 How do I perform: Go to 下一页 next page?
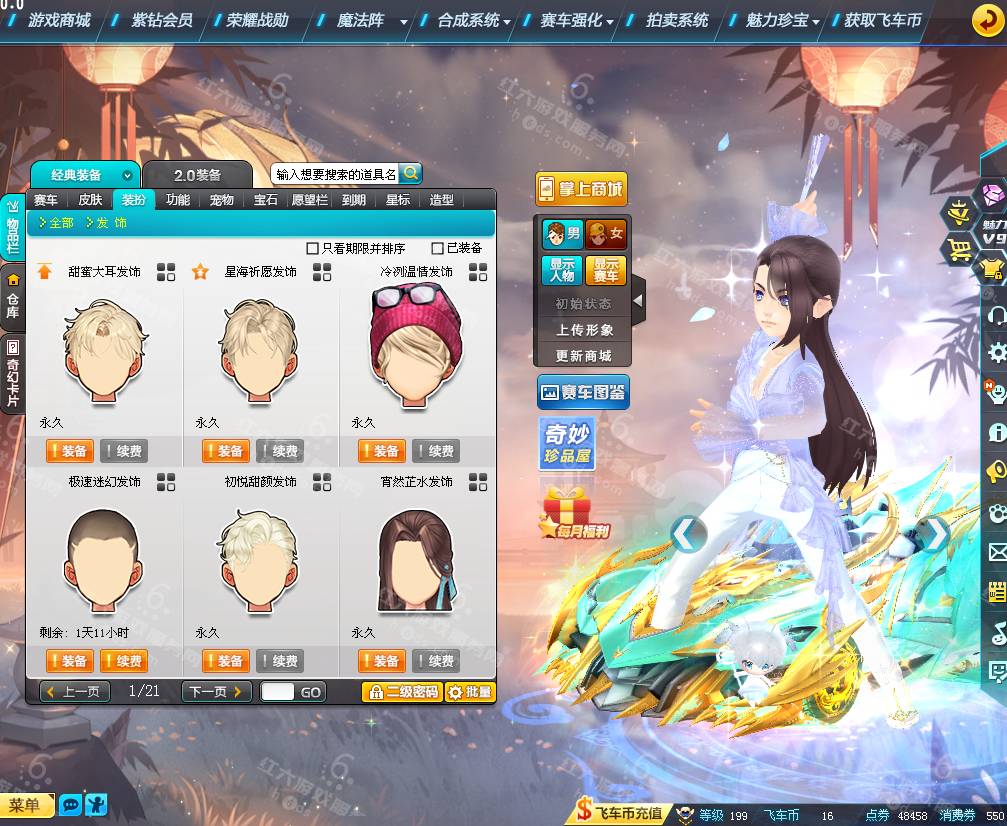coord(216,691)
